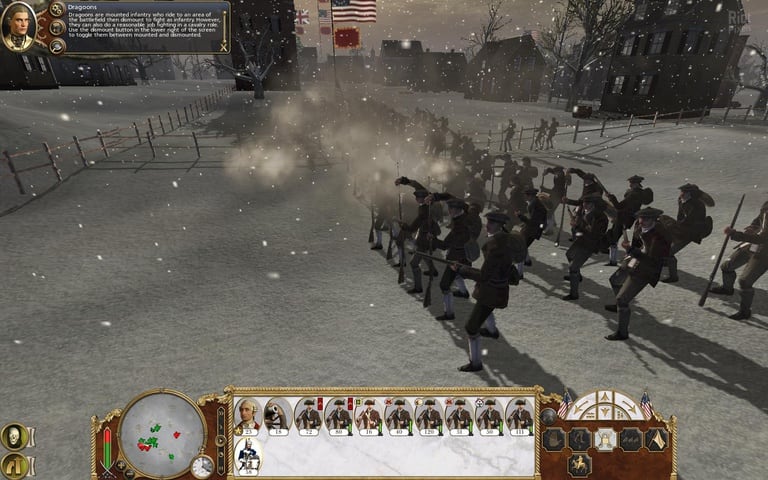Viewport: 768px width, 480px height.
Task: Click the highlighted center unit ability button
Action: [x=604, y=439]
